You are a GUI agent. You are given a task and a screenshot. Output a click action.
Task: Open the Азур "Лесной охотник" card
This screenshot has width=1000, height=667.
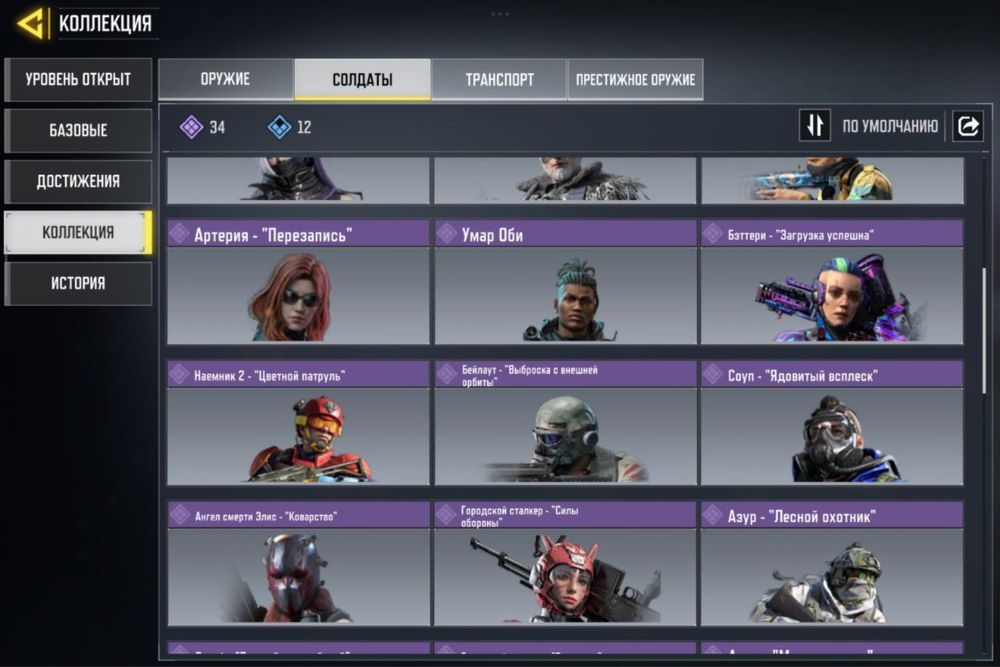(832, 564)
